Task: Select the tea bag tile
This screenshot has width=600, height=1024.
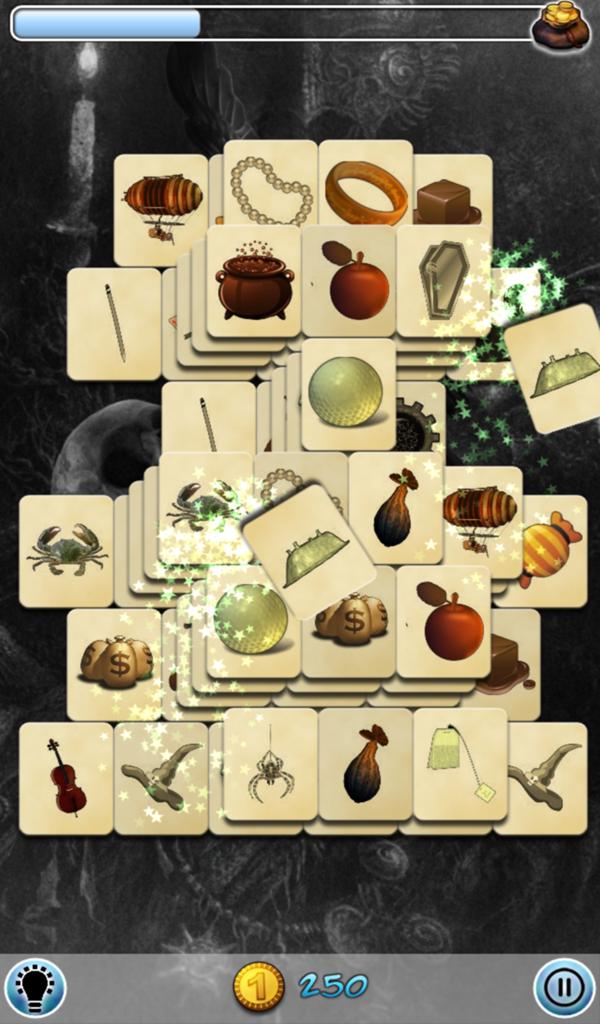Action: tap(460, 766)
